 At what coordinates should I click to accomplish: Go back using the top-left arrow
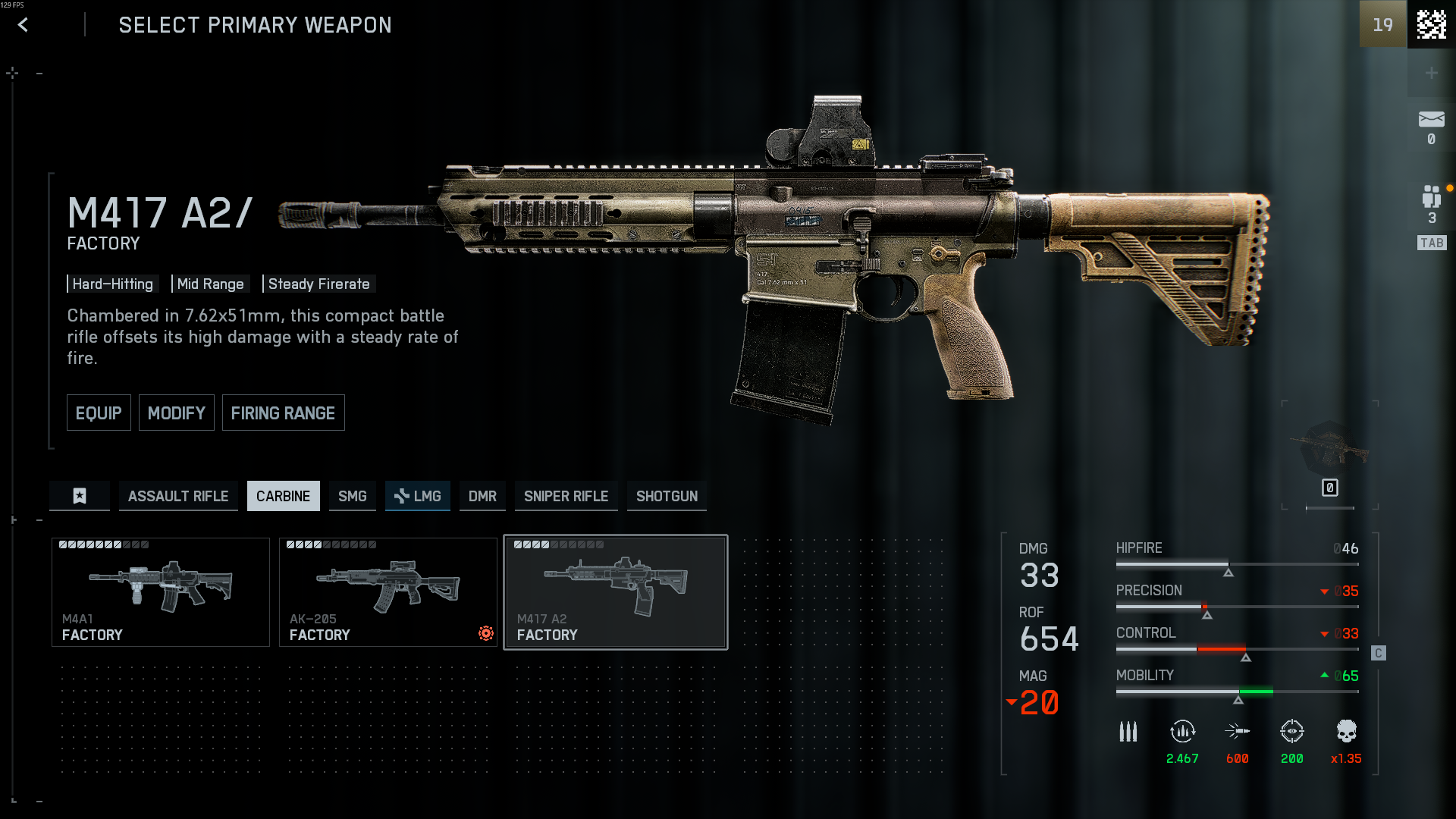pyautogui.click(x=23, y=25)
